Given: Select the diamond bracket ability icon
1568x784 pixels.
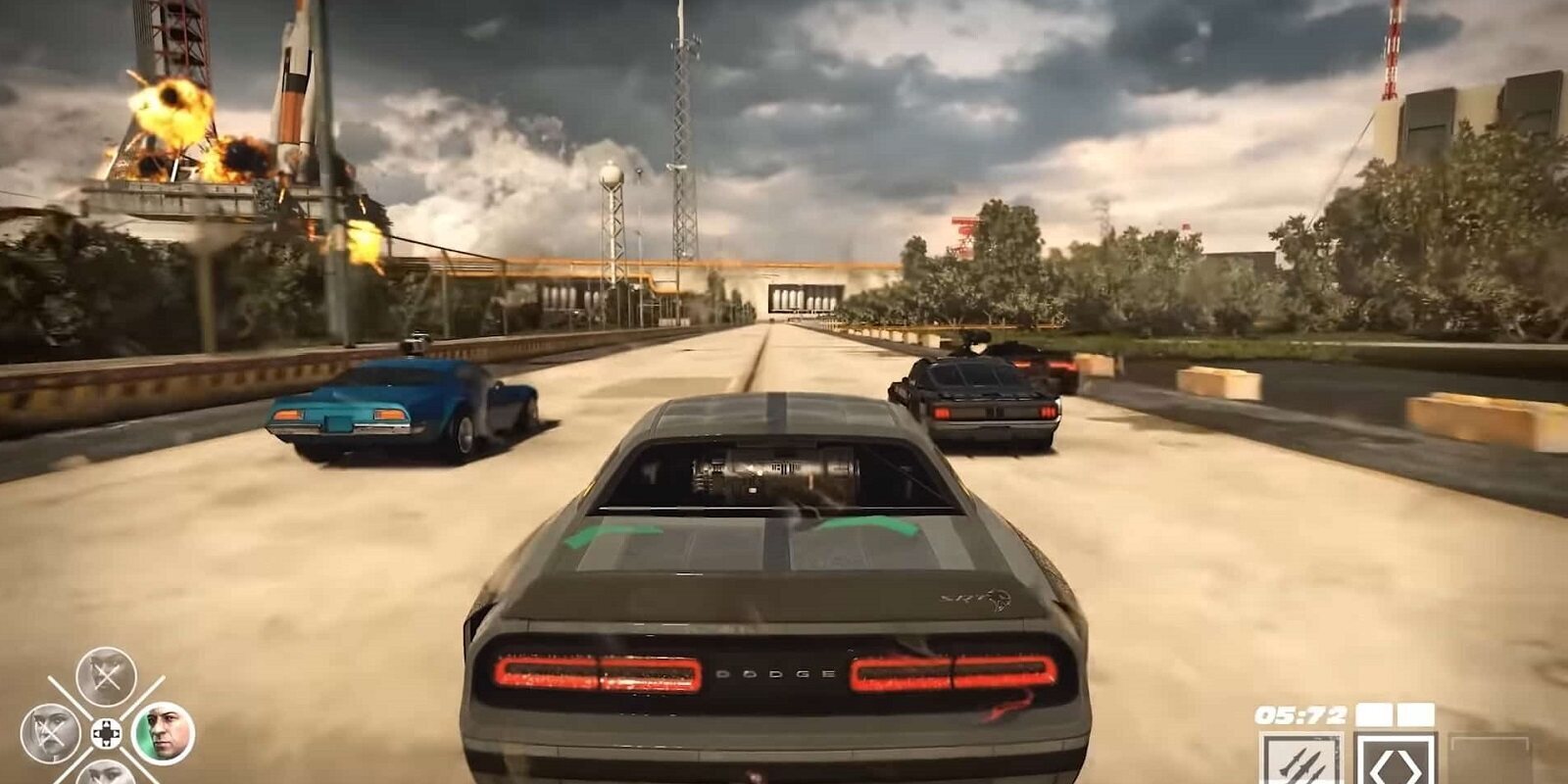Looking at the screenshot, I should click(x=1396, y=766).
